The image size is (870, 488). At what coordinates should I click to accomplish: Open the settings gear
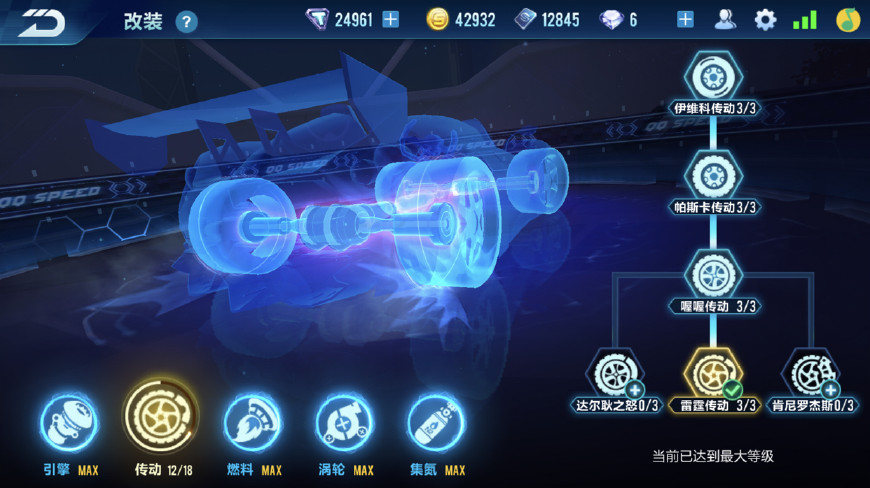pyautogui.click(x=765, y=20)
